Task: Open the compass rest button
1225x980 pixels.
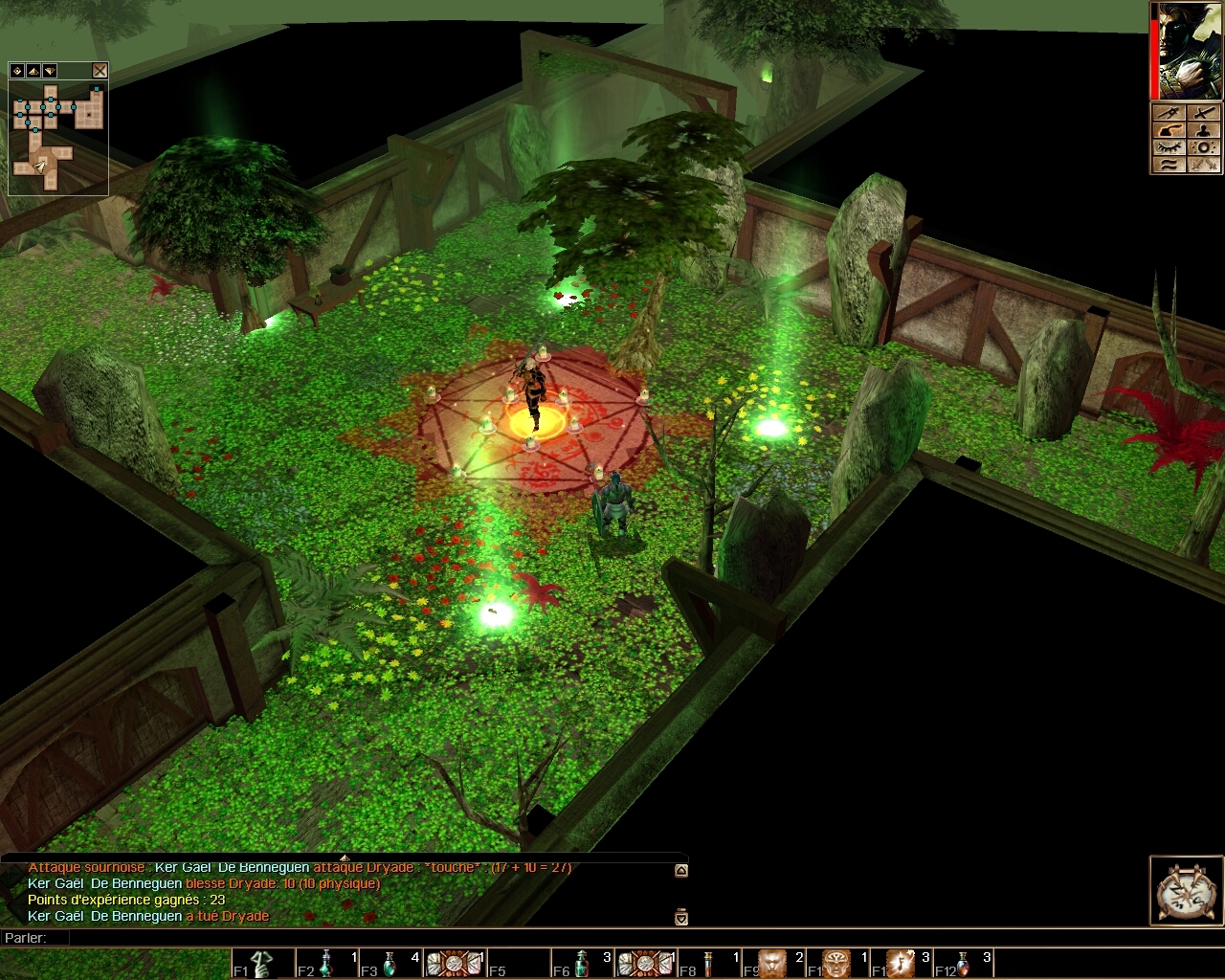Action: tap(1186, 890)
